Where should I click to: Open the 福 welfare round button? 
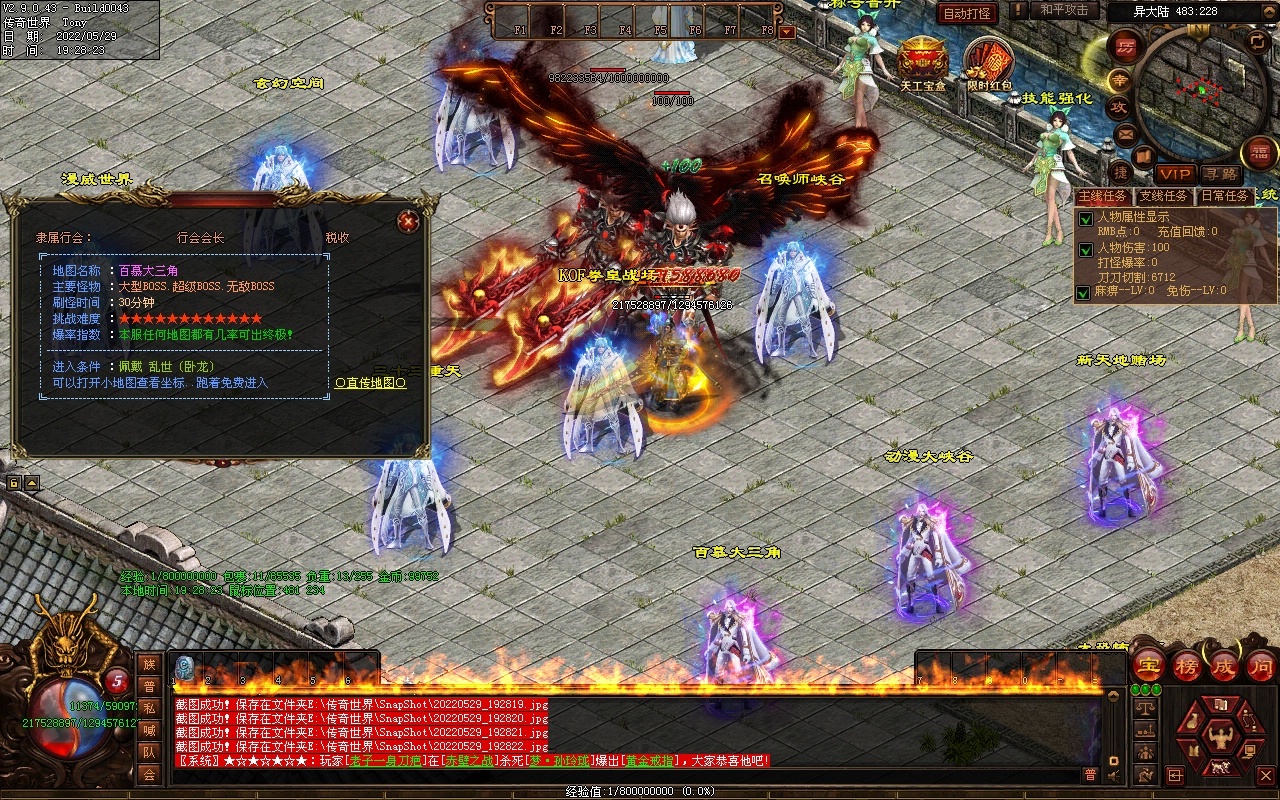point(1259,153)
